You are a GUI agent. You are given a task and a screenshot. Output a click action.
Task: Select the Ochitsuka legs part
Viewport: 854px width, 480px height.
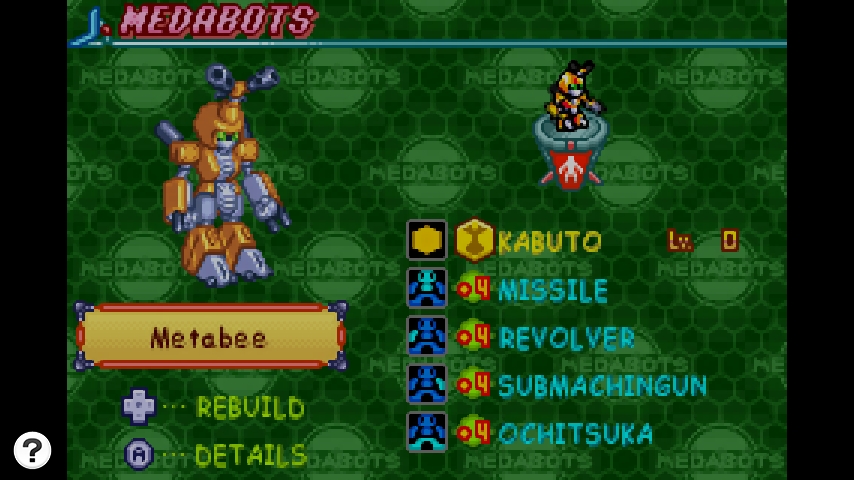point(575,434)
